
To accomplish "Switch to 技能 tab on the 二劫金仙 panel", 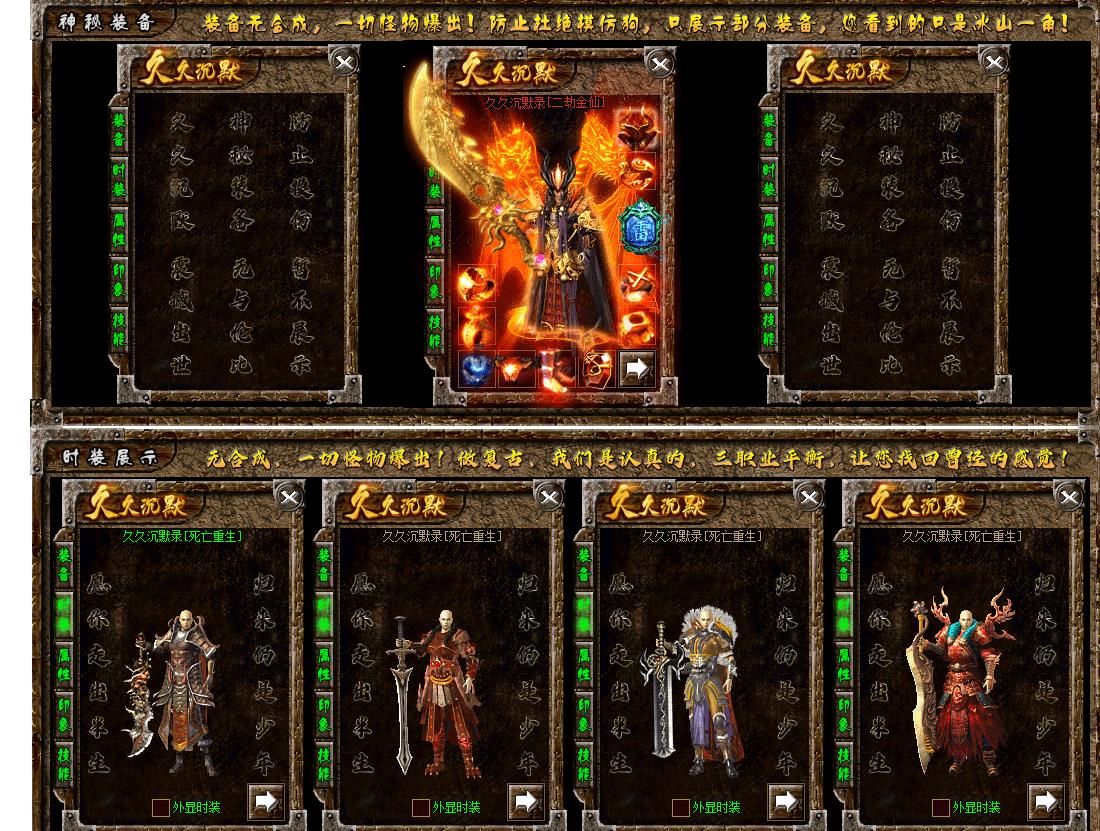I will (435, 330).
